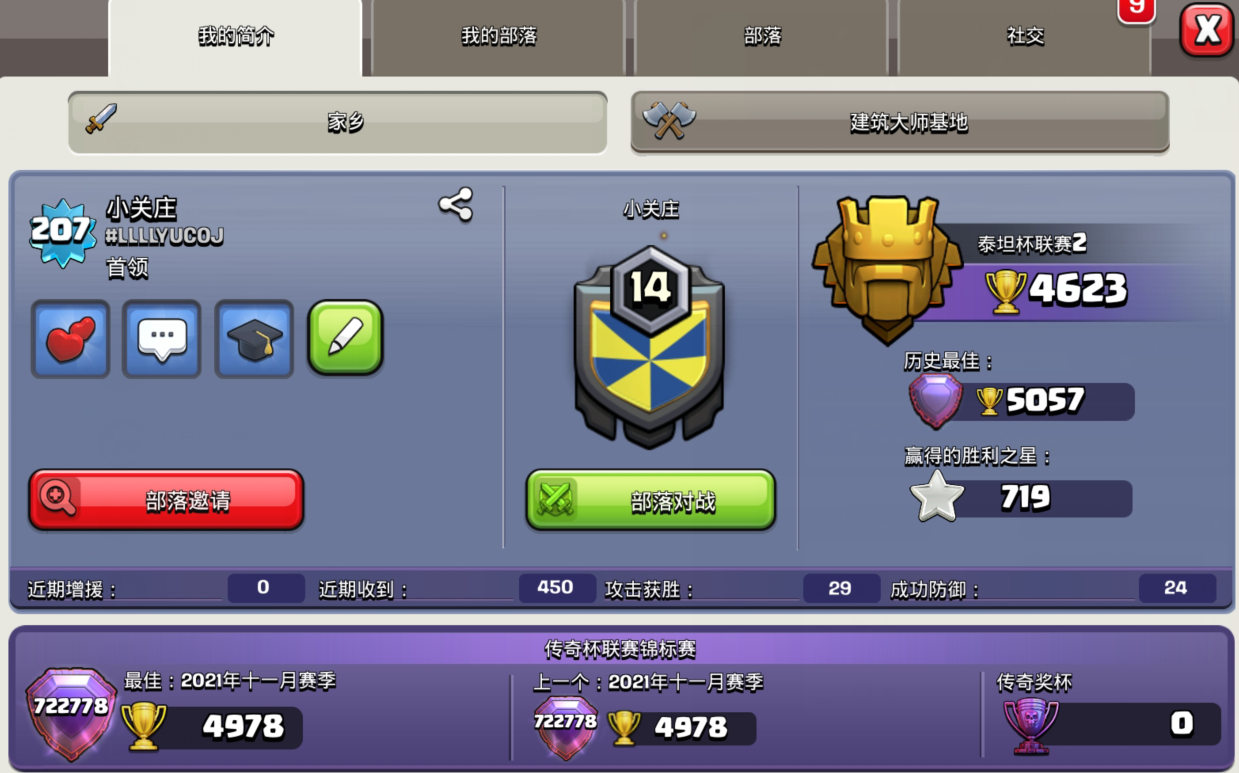Click the red hearts icon button

tap(70, 339)
